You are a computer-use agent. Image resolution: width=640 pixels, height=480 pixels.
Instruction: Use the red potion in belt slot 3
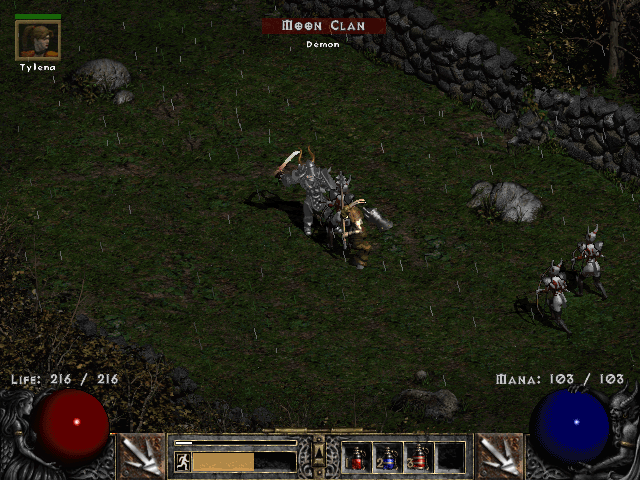[419, 458]
